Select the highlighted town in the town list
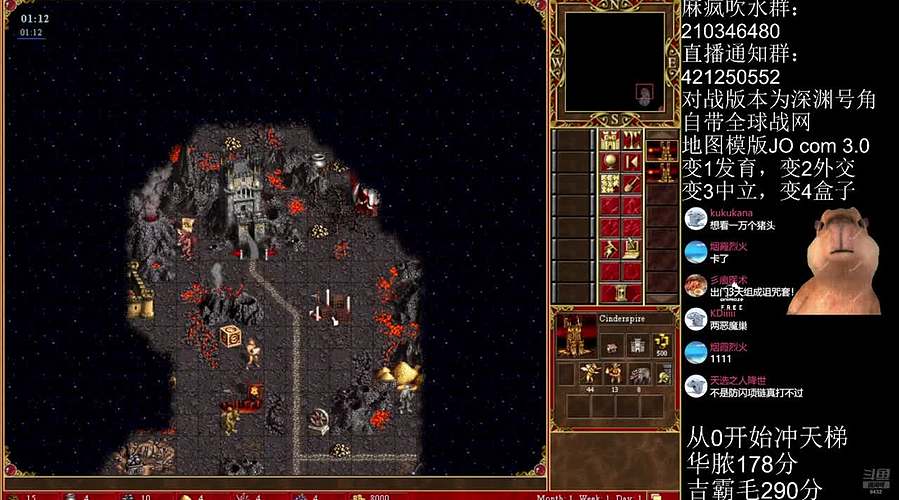Image resolution: width=899 pixels, height=500 pixels. click(661, 151)
